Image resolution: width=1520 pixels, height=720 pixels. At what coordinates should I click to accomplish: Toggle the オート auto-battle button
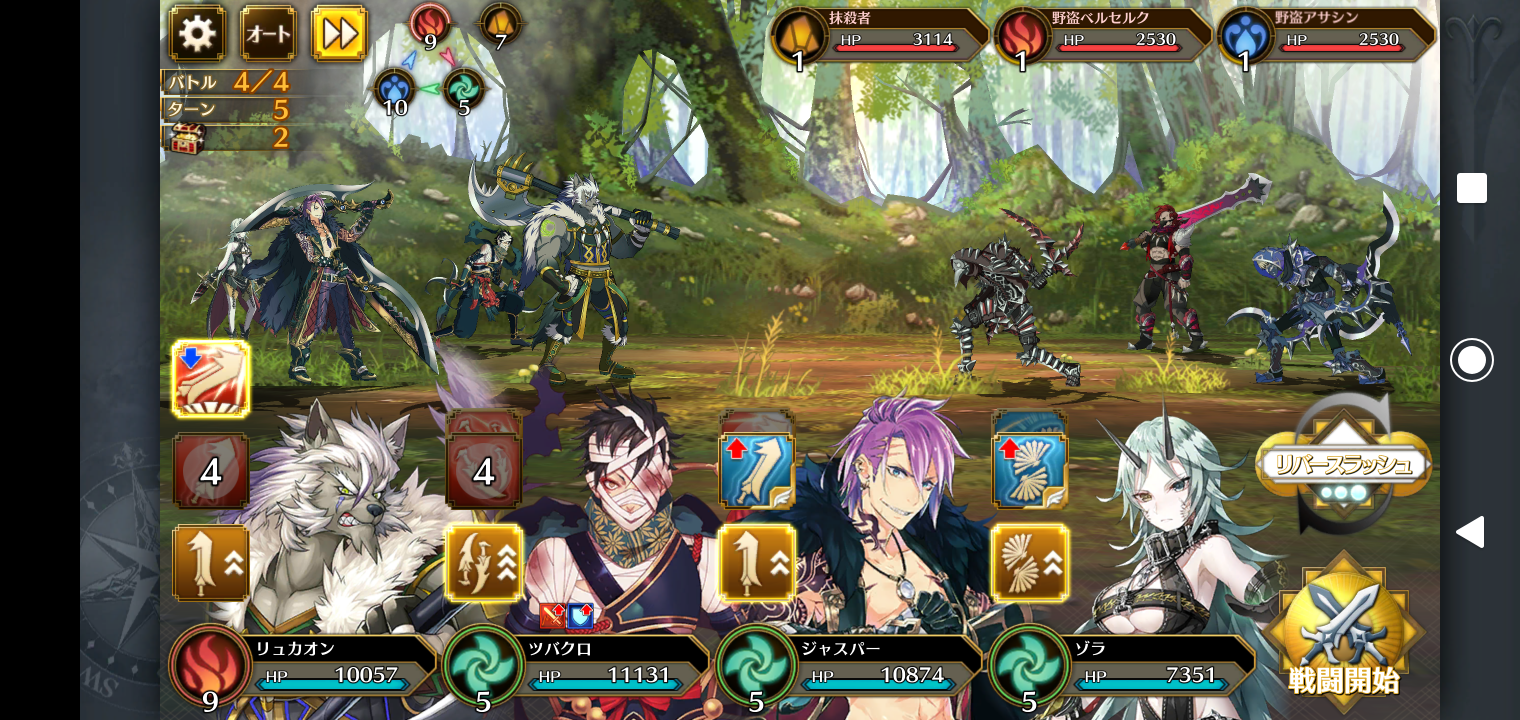[268, 34]
